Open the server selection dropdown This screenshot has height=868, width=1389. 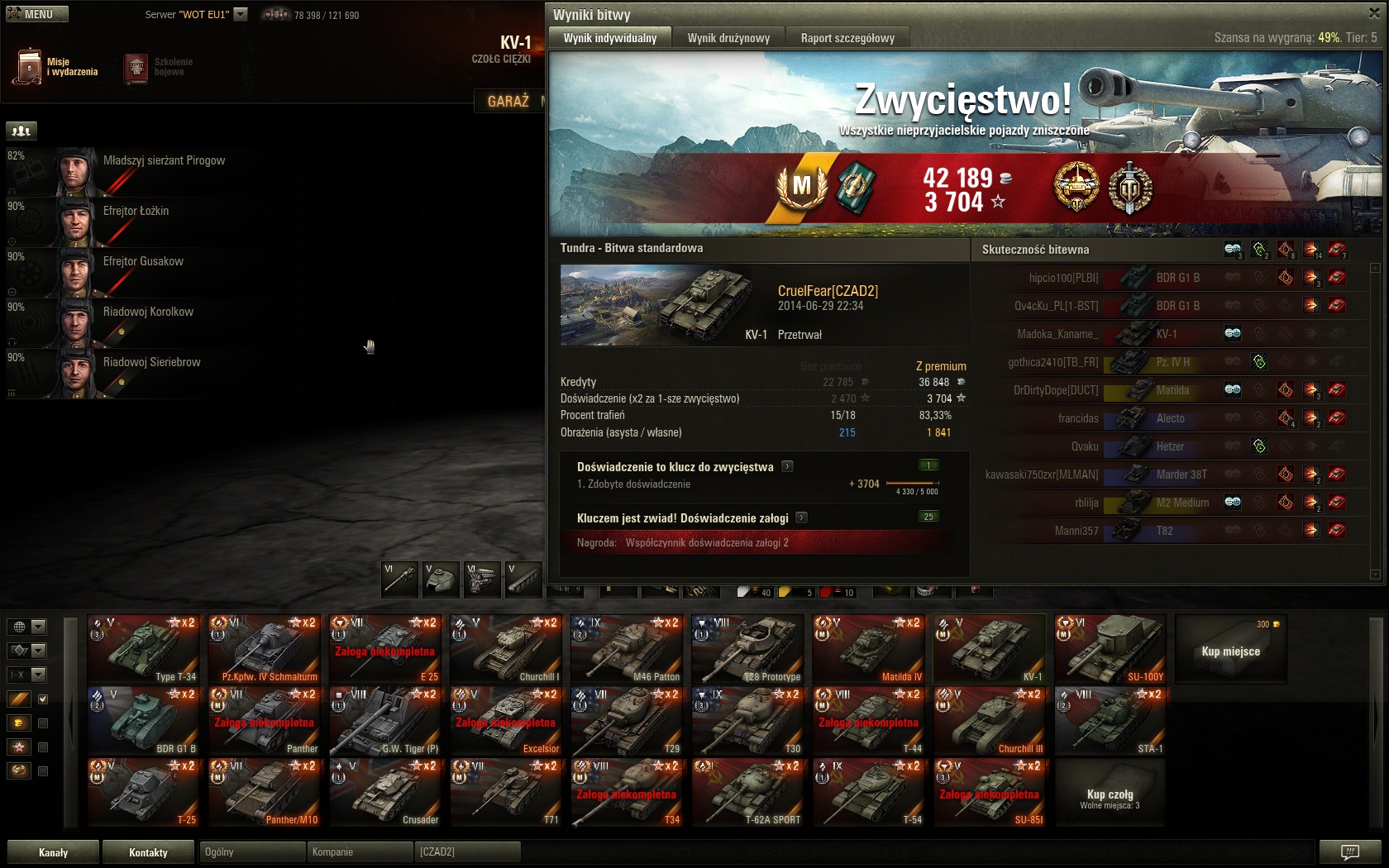tap(241, 14)
